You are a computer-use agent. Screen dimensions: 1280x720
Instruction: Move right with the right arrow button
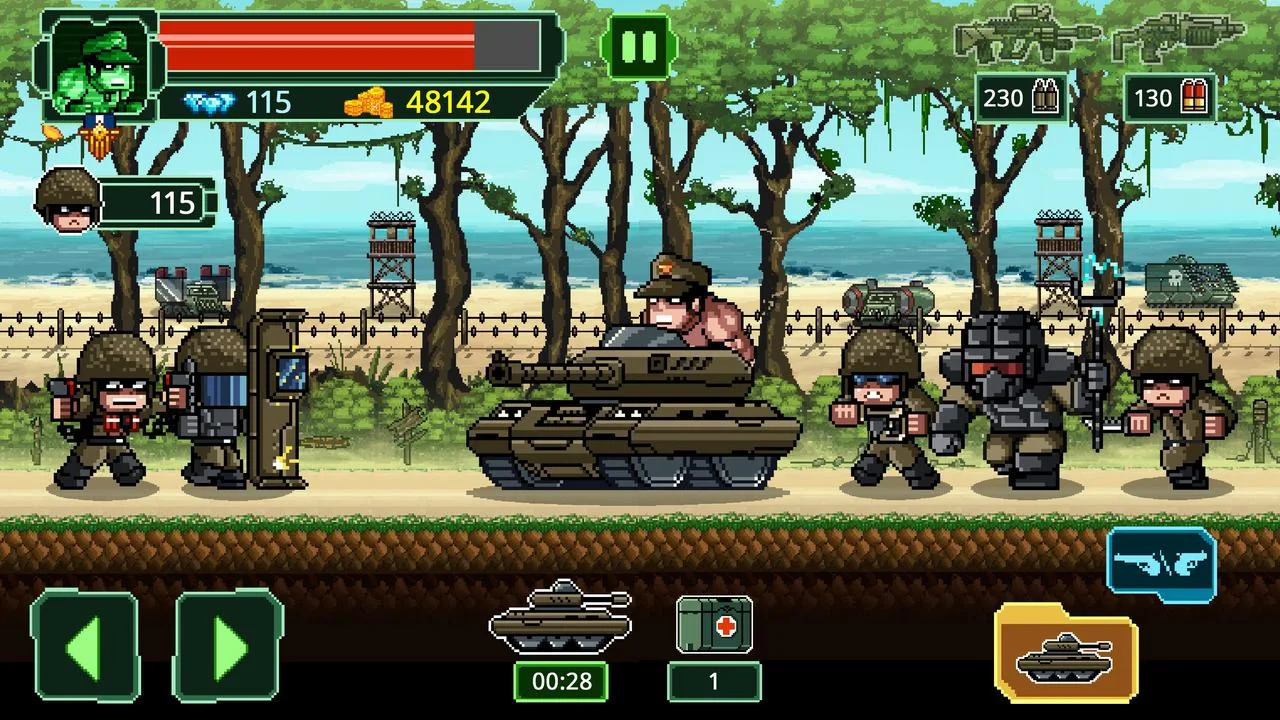tap(229, 645)
